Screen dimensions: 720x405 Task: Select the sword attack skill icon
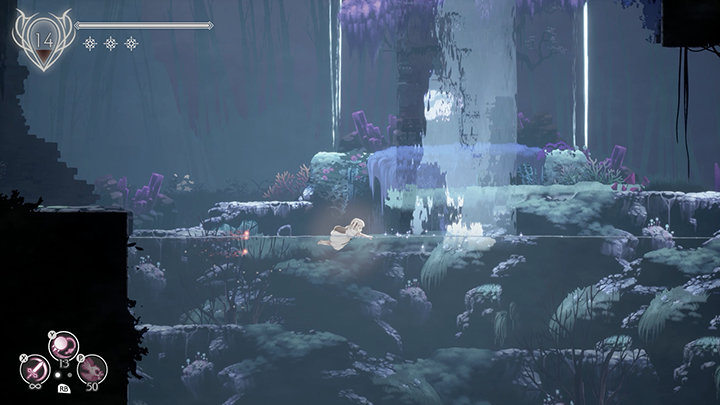pos(33,370)
